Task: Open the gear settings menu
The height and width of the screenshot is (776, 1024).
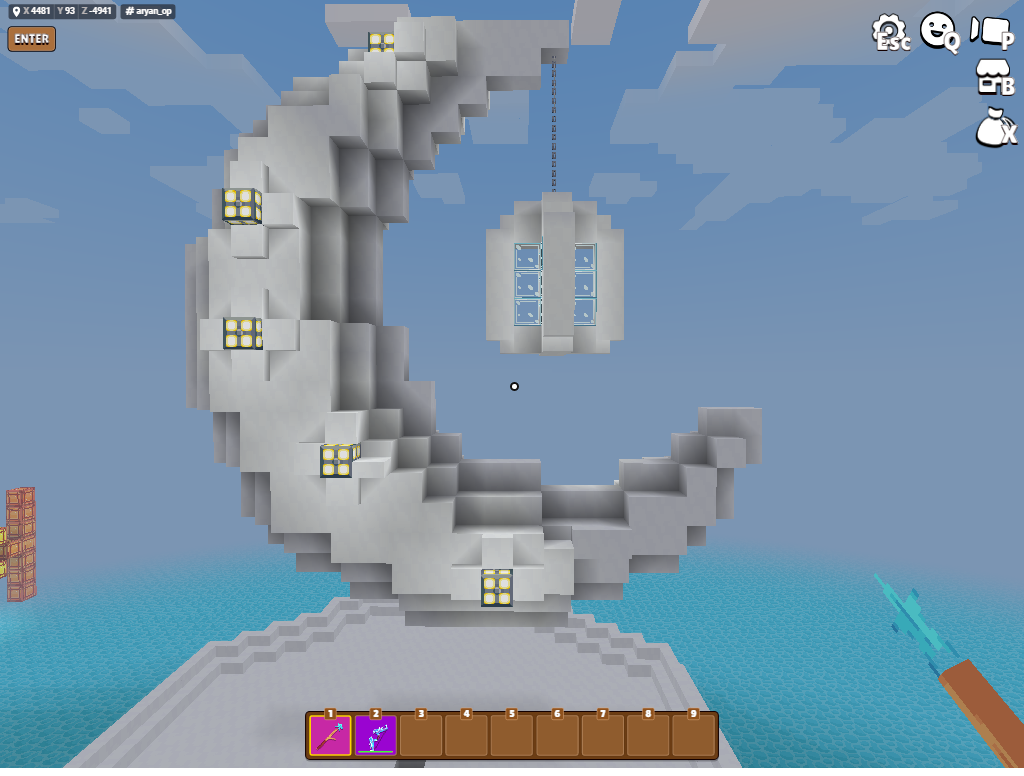Action: click(888, 31)
